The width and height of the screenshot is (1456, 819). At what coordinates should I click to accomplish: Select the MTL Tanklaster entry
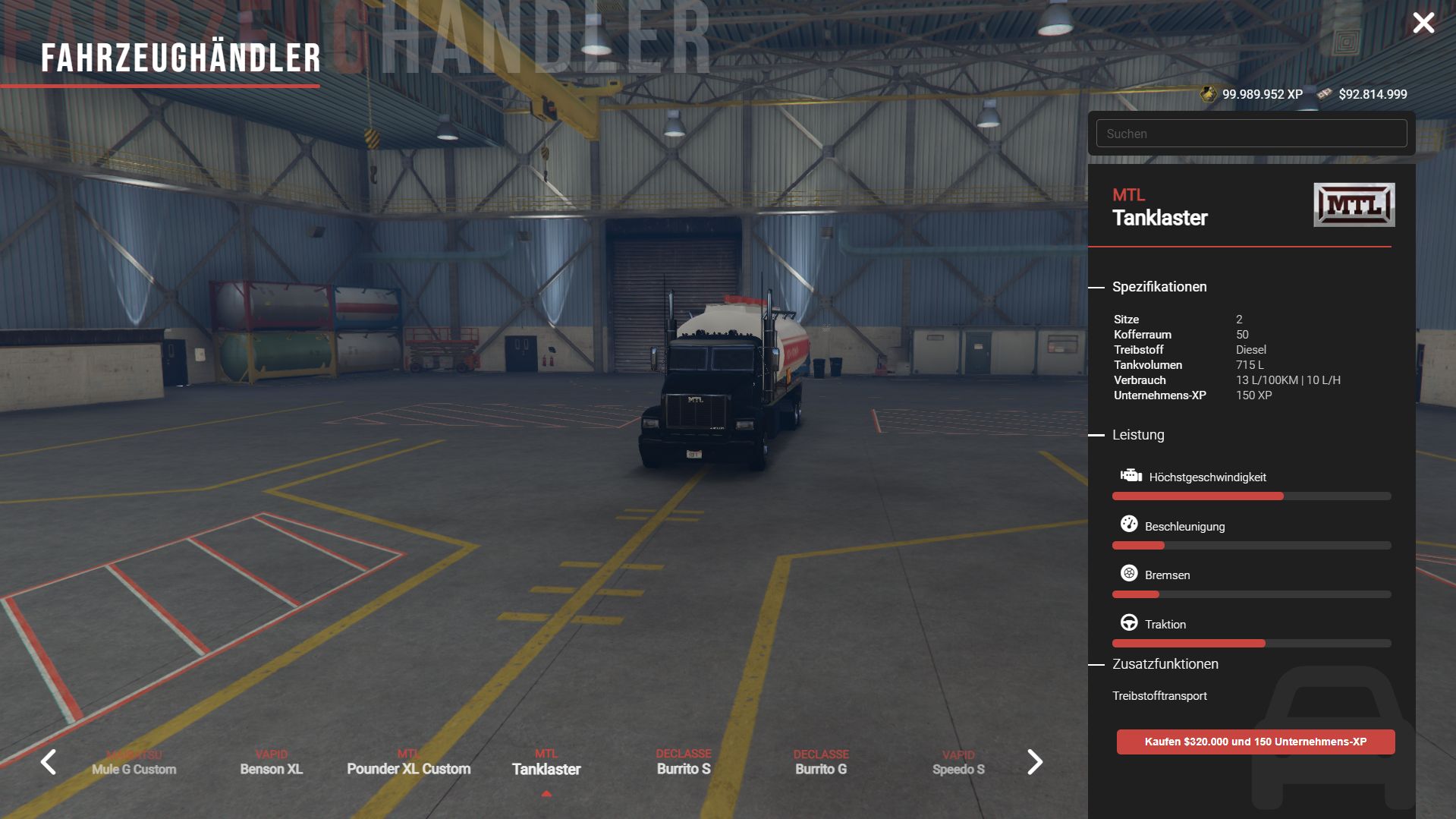click(x=546, y=764)
